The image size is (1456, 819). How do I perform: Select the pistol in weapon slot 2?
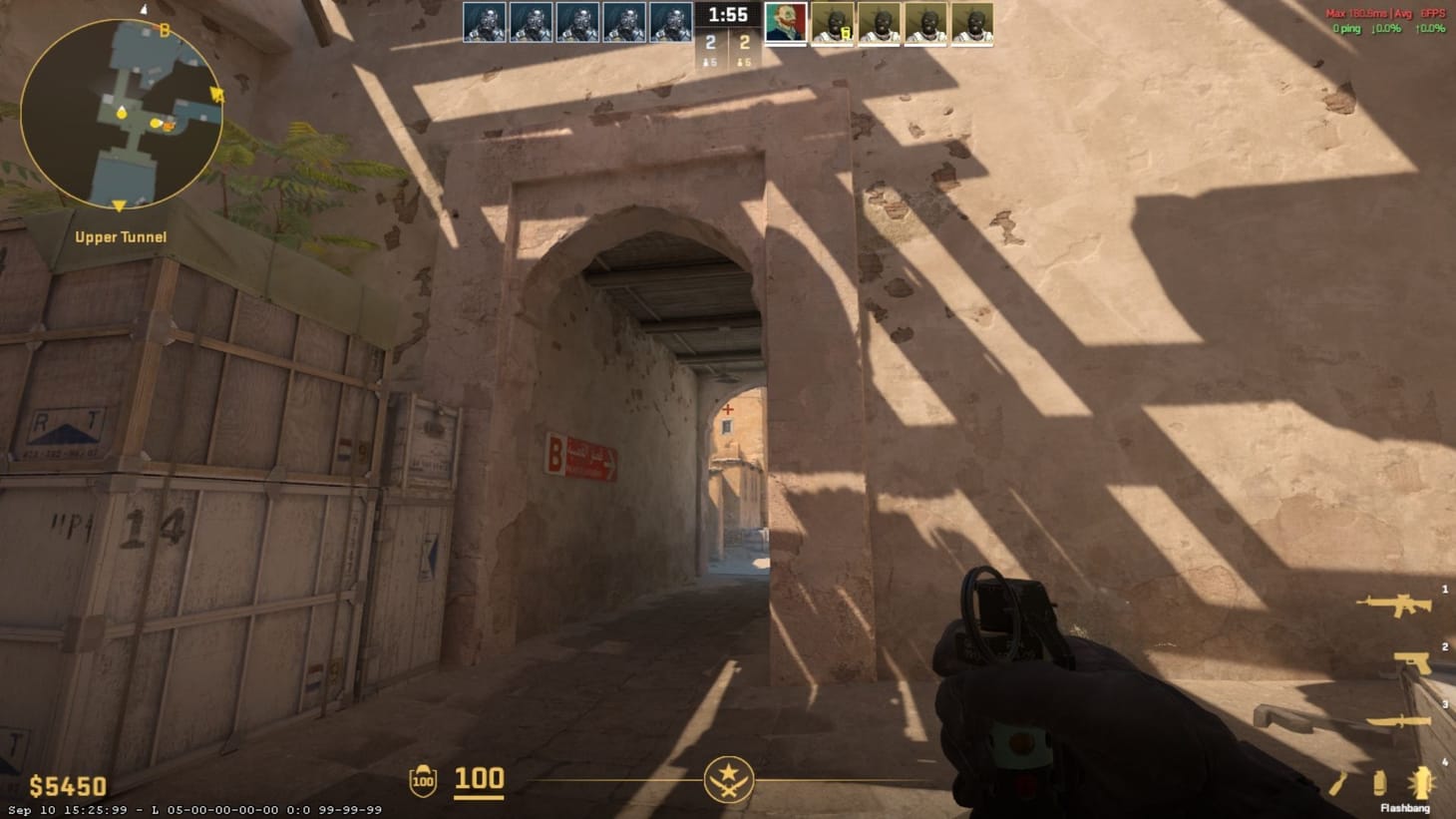(x=1411, y=661)
